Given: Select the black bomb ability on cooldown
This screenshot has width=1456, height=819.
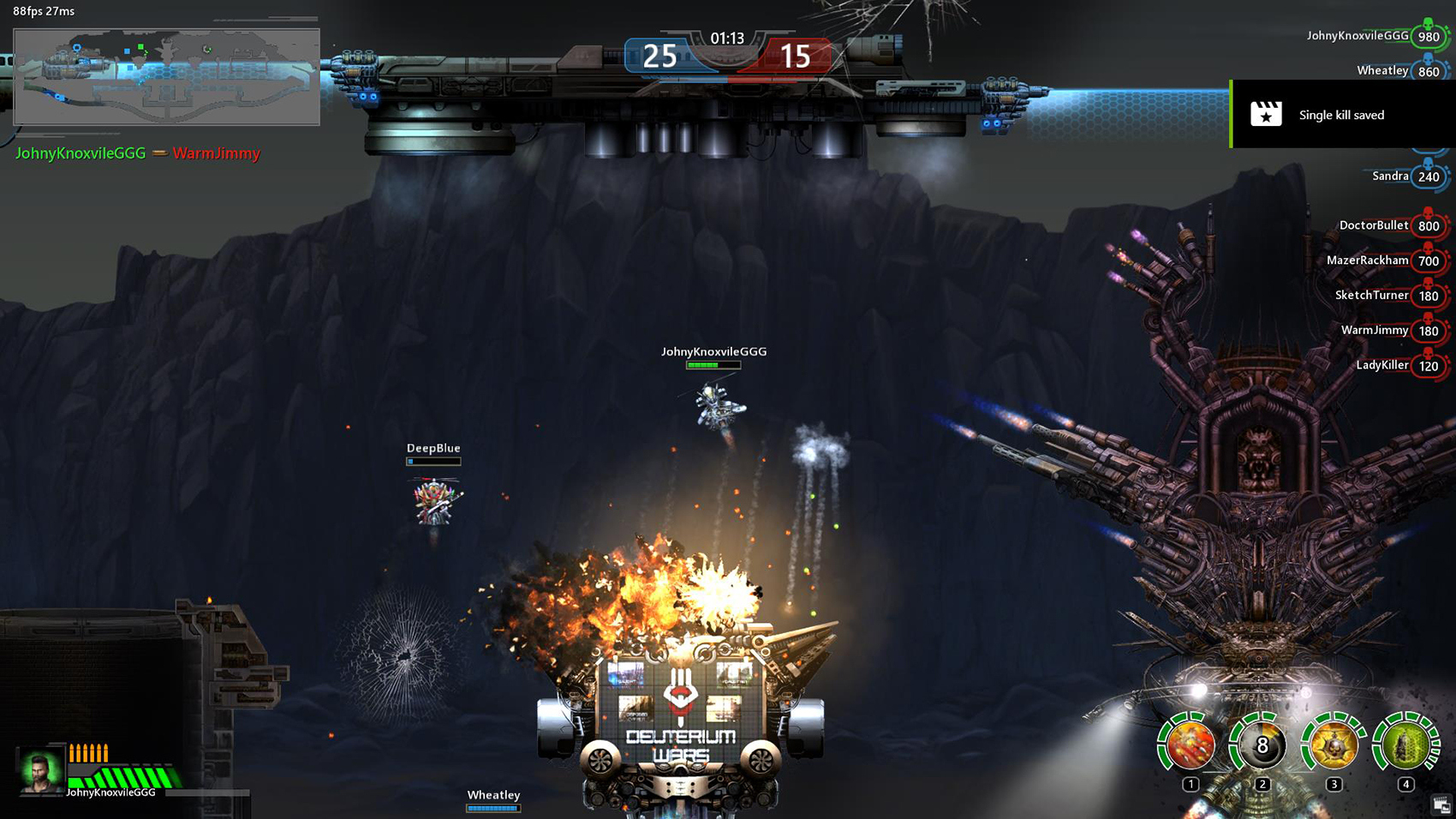Looking at the screenshot, I should tap(1262, 745).
